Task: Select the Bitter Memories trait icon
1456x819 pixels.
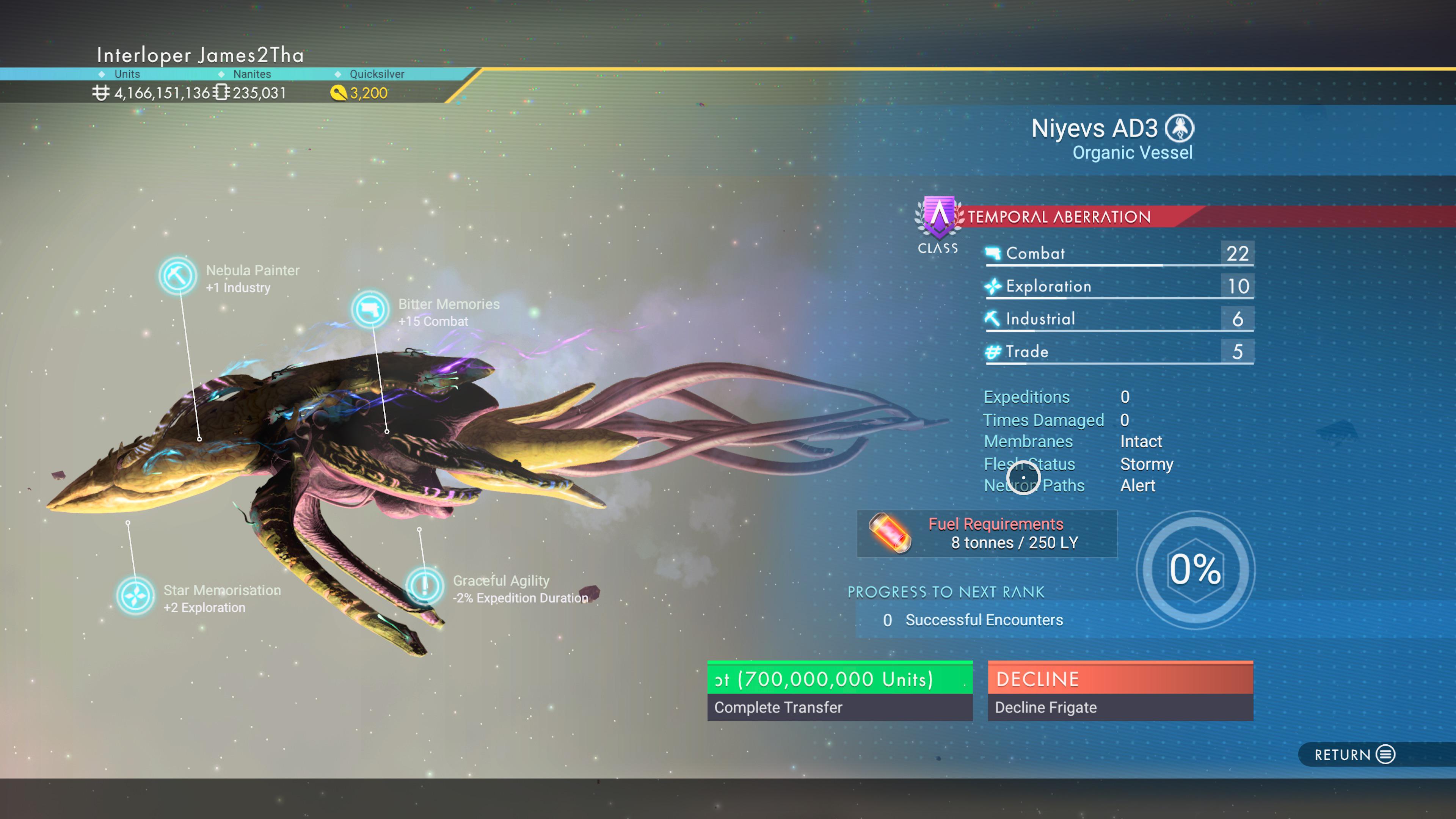Action: [370, 310]
